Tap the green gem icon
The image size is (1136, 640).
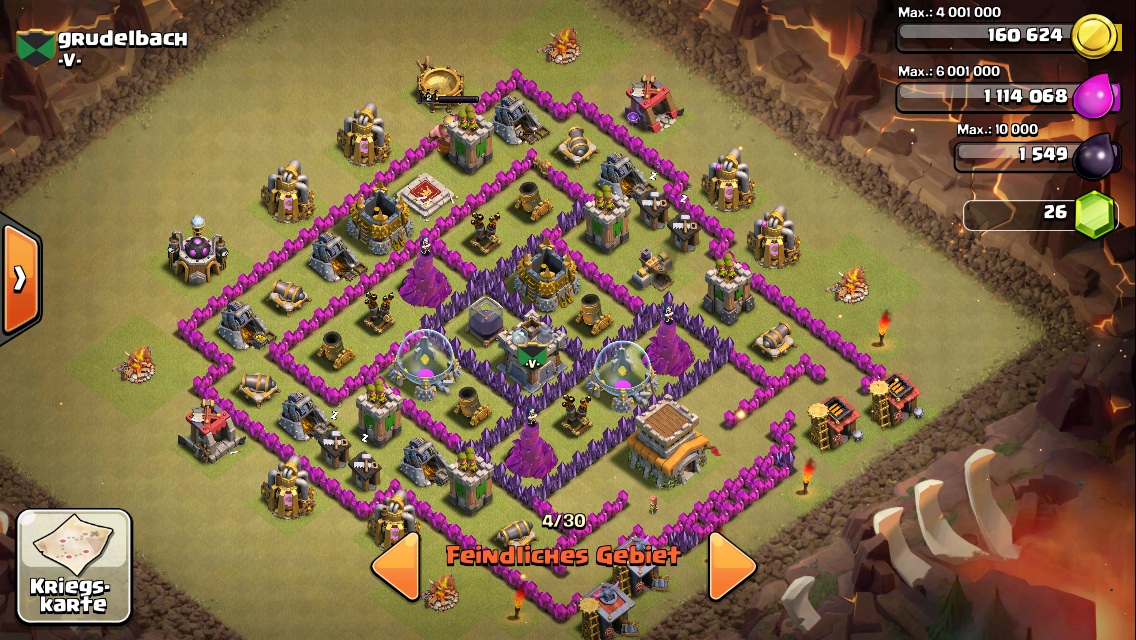[1095, 214]
